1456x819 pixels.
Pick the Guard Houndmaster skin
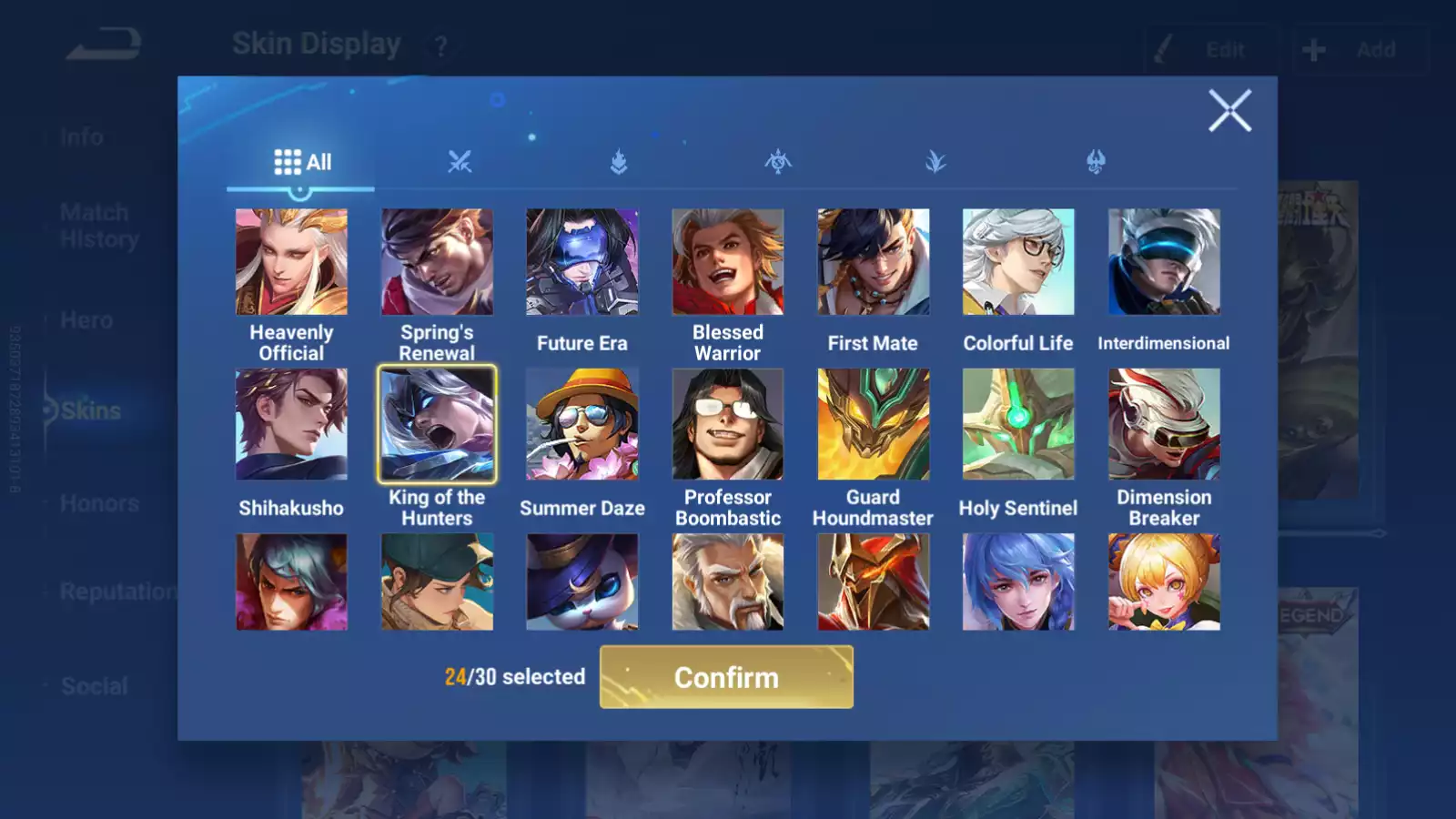(x=873, y=424)
